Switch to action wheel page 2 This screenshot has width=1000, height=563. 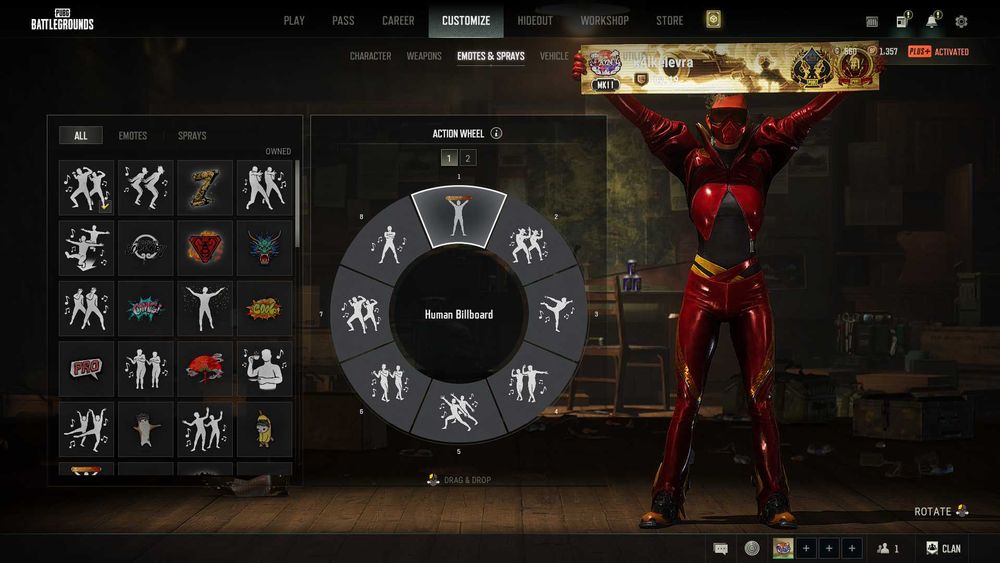(468, 158)
